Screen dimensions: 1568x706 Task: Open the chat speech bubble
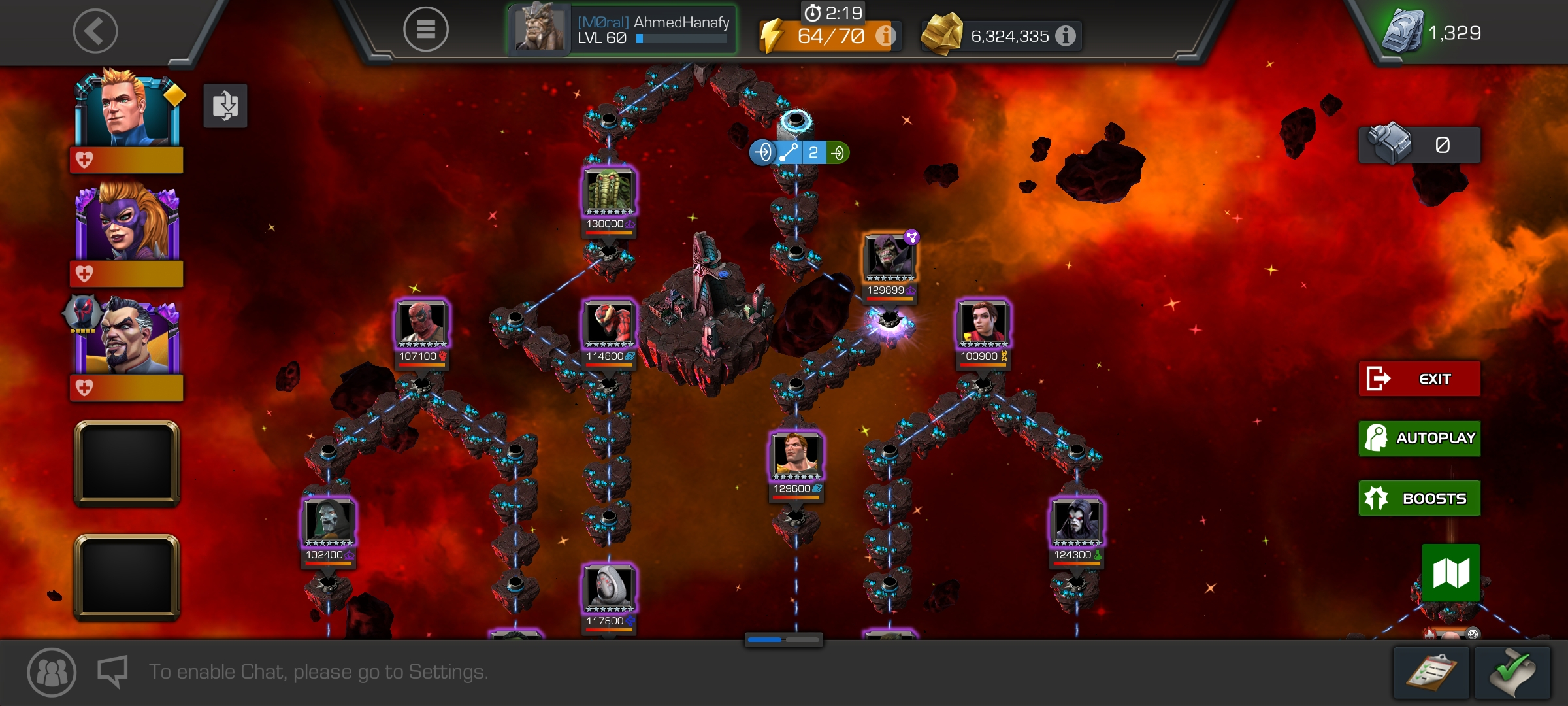112,671
